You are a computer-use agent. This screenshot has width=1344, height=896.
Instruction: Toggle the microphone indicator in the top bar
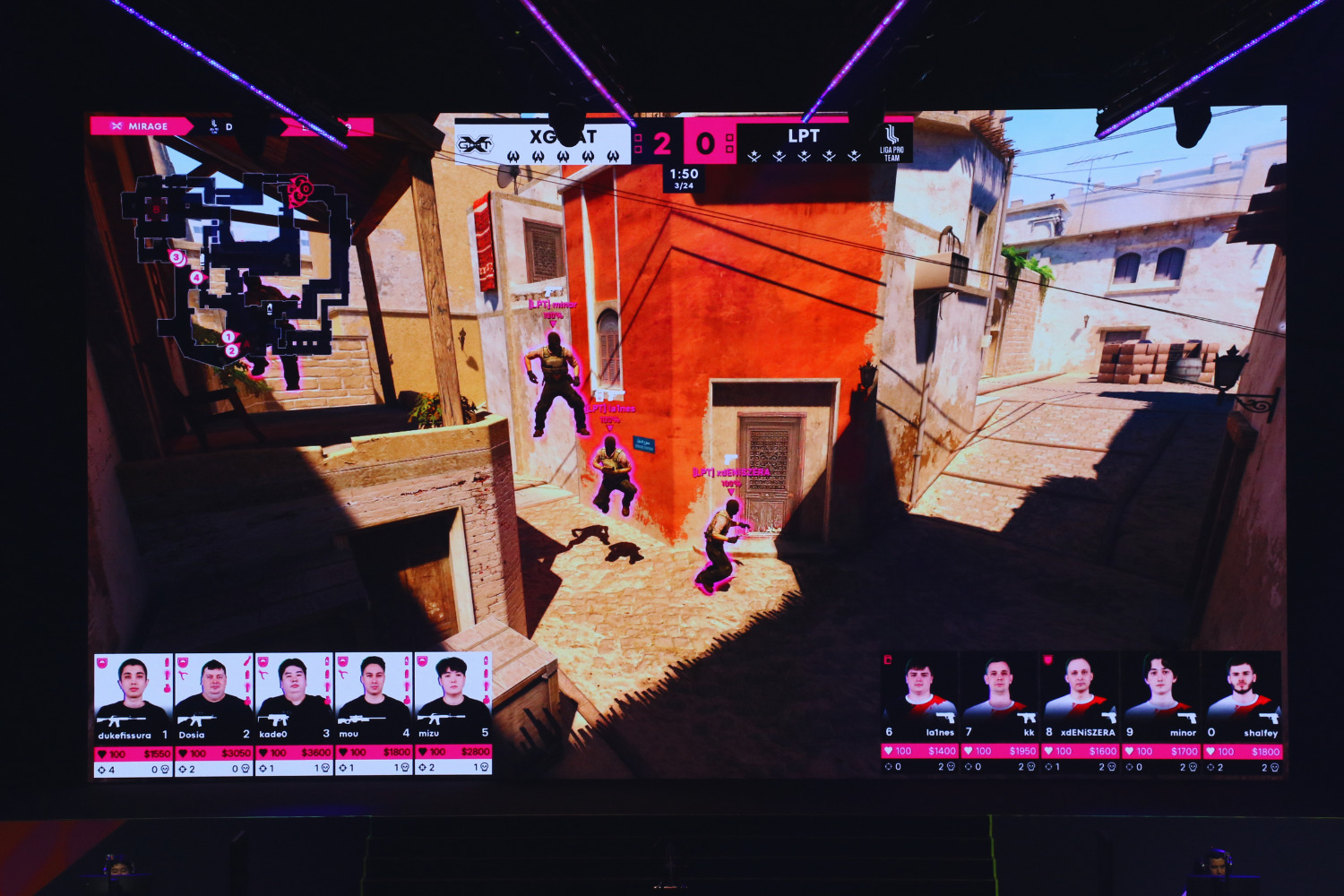[x=215, y=126]
